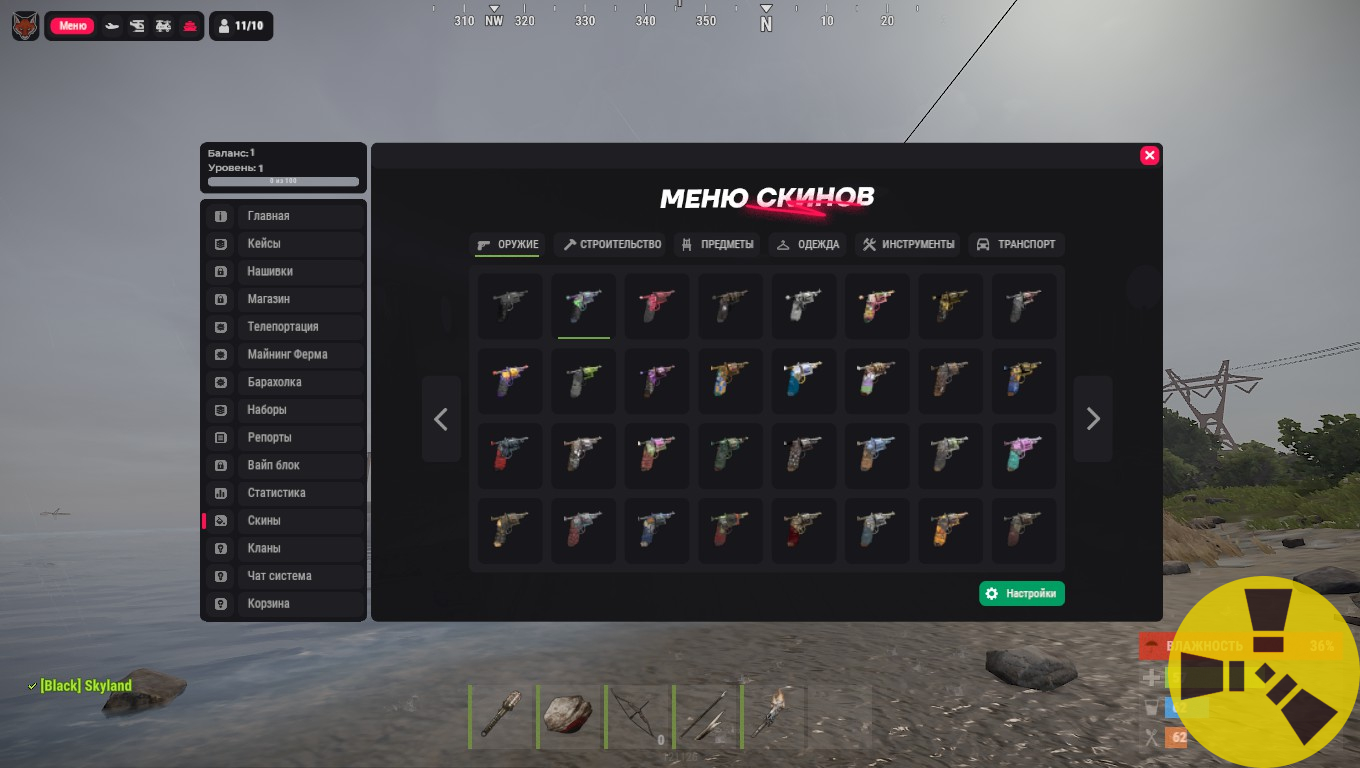
Task: Close the skins menu window
Action: pyautogui.click(x=1149, y=155)
